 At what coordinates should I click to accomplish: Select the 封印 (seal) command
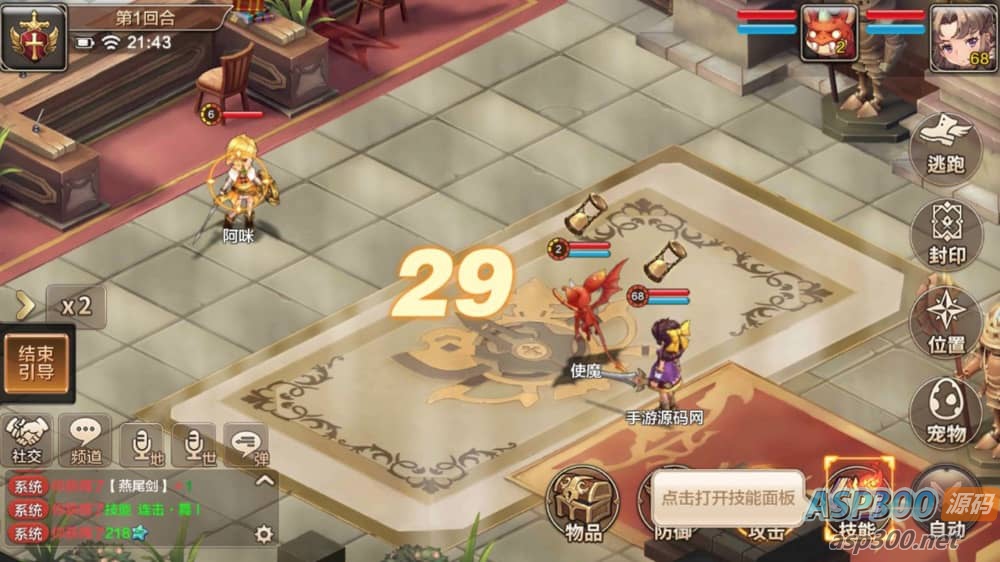pyautogui.click(x=946, y=236)
